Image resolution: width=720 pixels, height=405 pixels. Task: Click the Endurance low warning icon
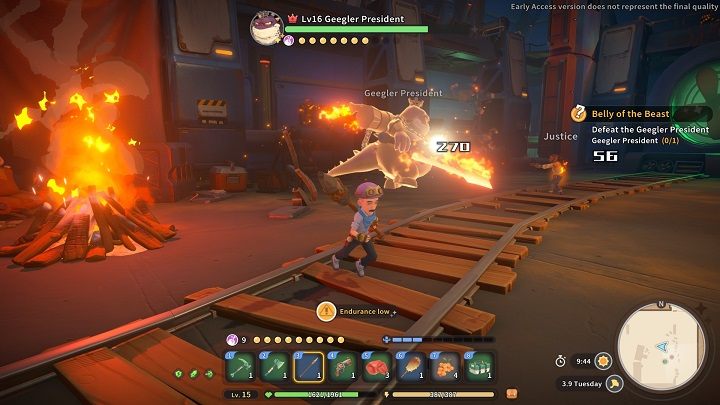click(326, 312)
